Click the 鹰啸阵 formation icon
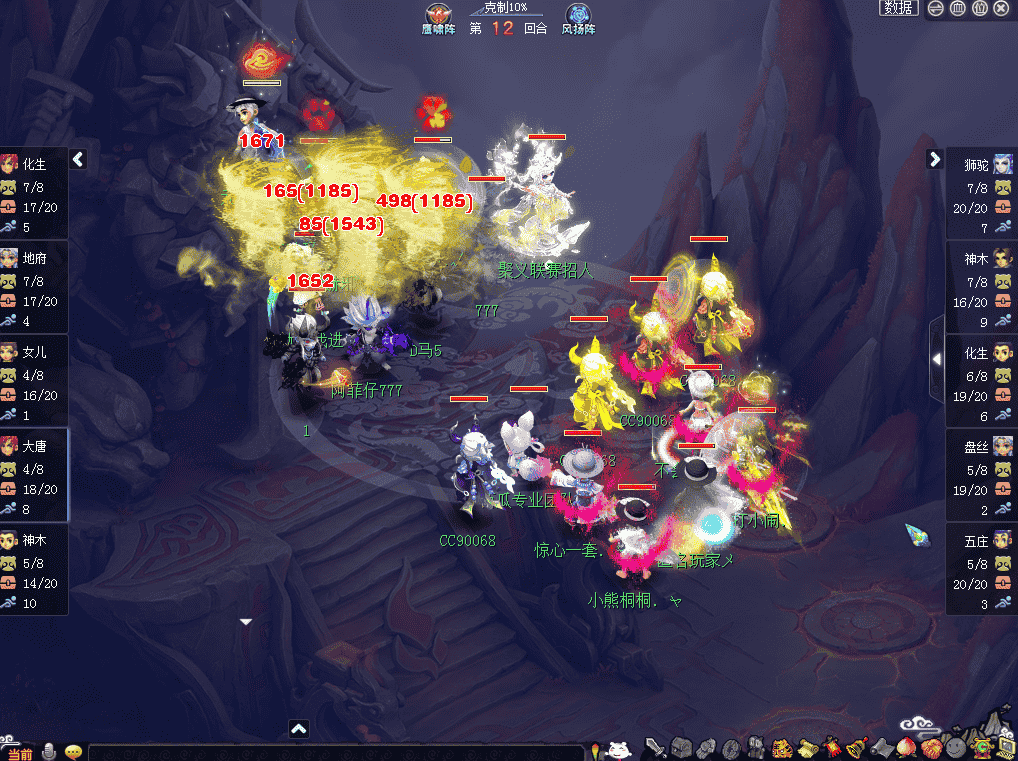This screenshot has height=761, width=1018. point(437,16)
